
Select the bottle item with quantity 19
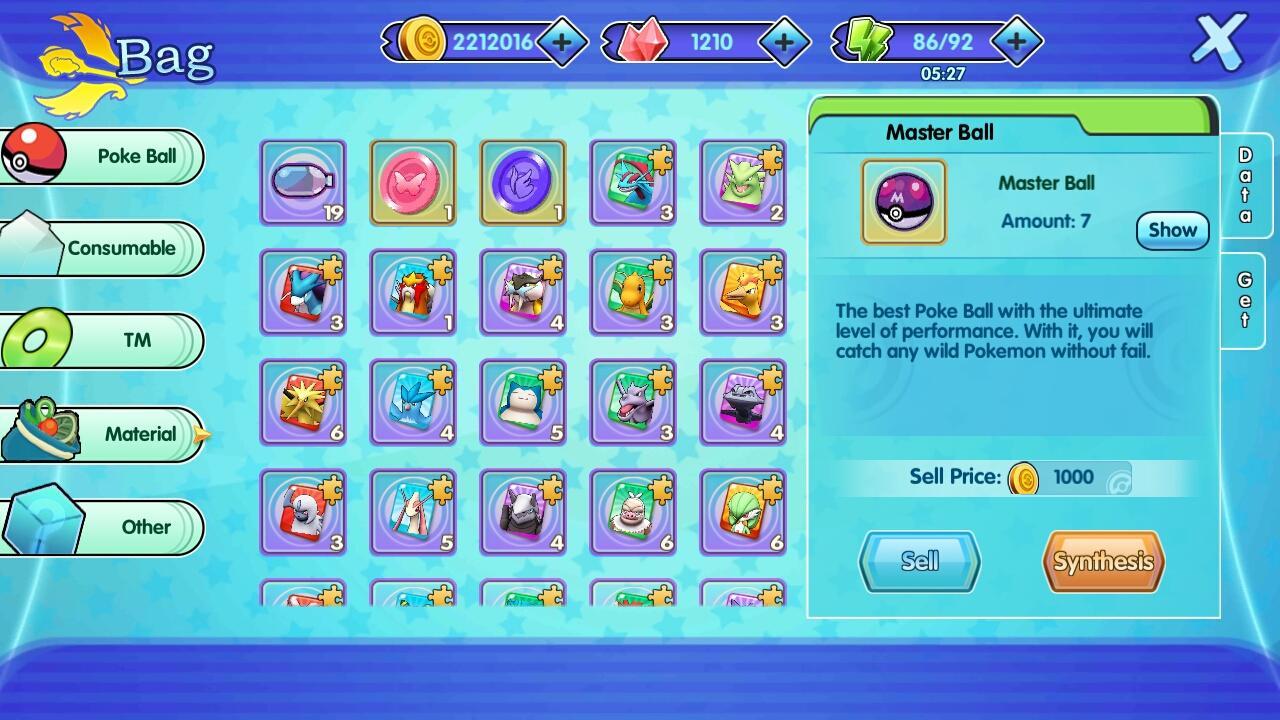303,183
